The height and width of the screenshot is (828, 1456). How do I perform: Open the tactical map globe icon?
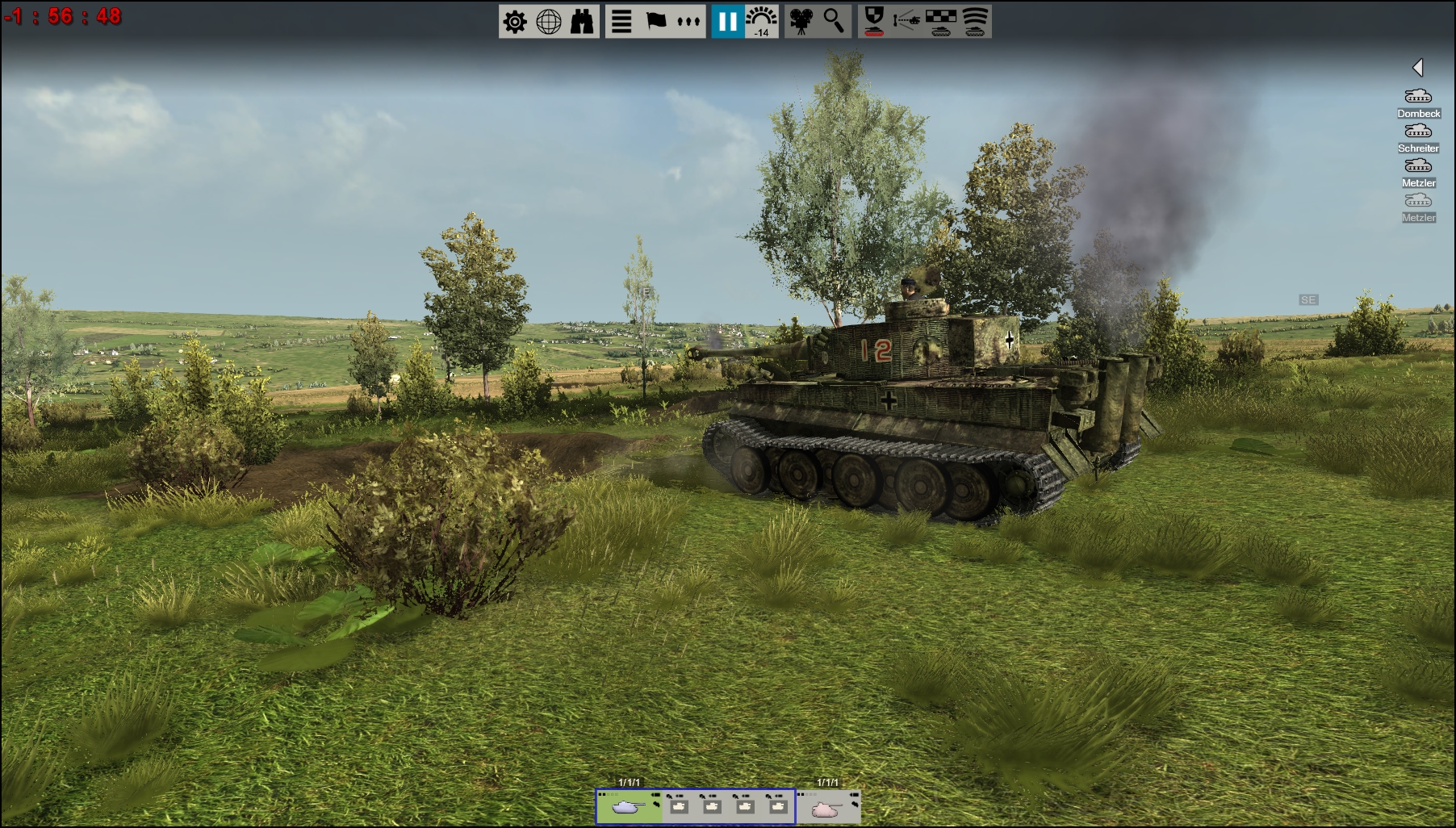tap(550, 22)
